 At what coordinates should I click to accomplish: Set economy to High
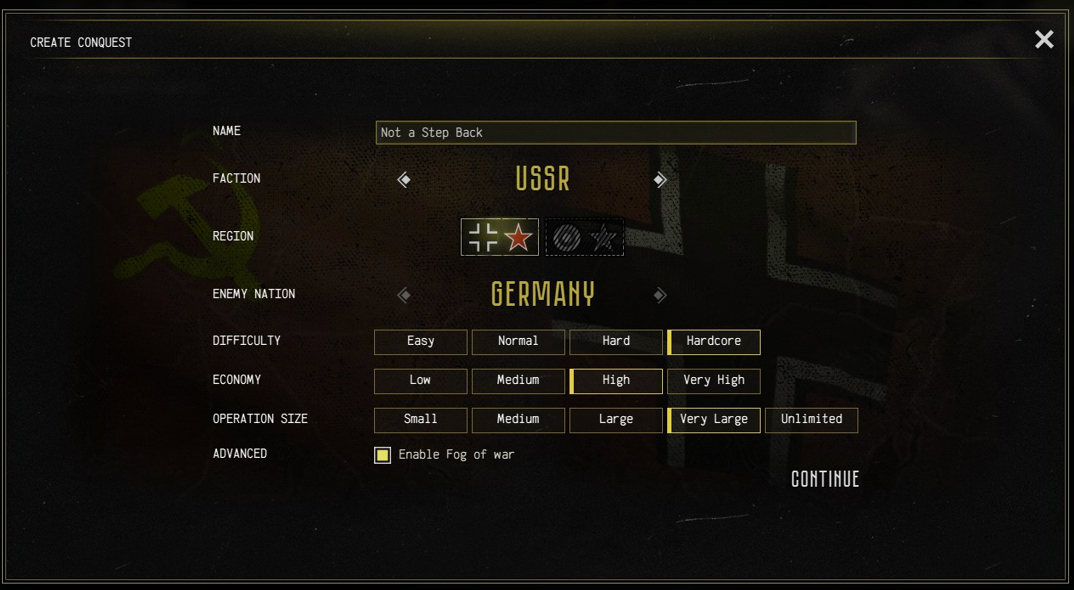616,381
